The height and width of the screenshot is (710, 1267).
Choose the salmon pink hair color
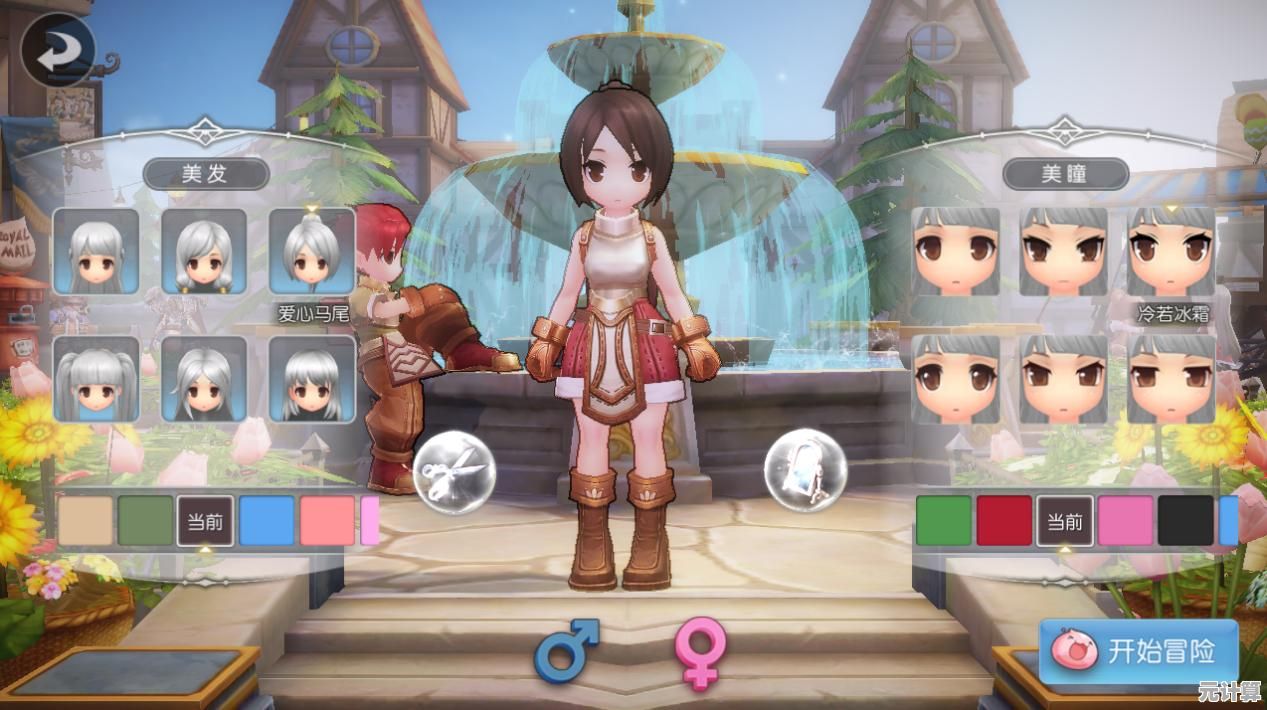pyautogui.click(x=327, y=521)
